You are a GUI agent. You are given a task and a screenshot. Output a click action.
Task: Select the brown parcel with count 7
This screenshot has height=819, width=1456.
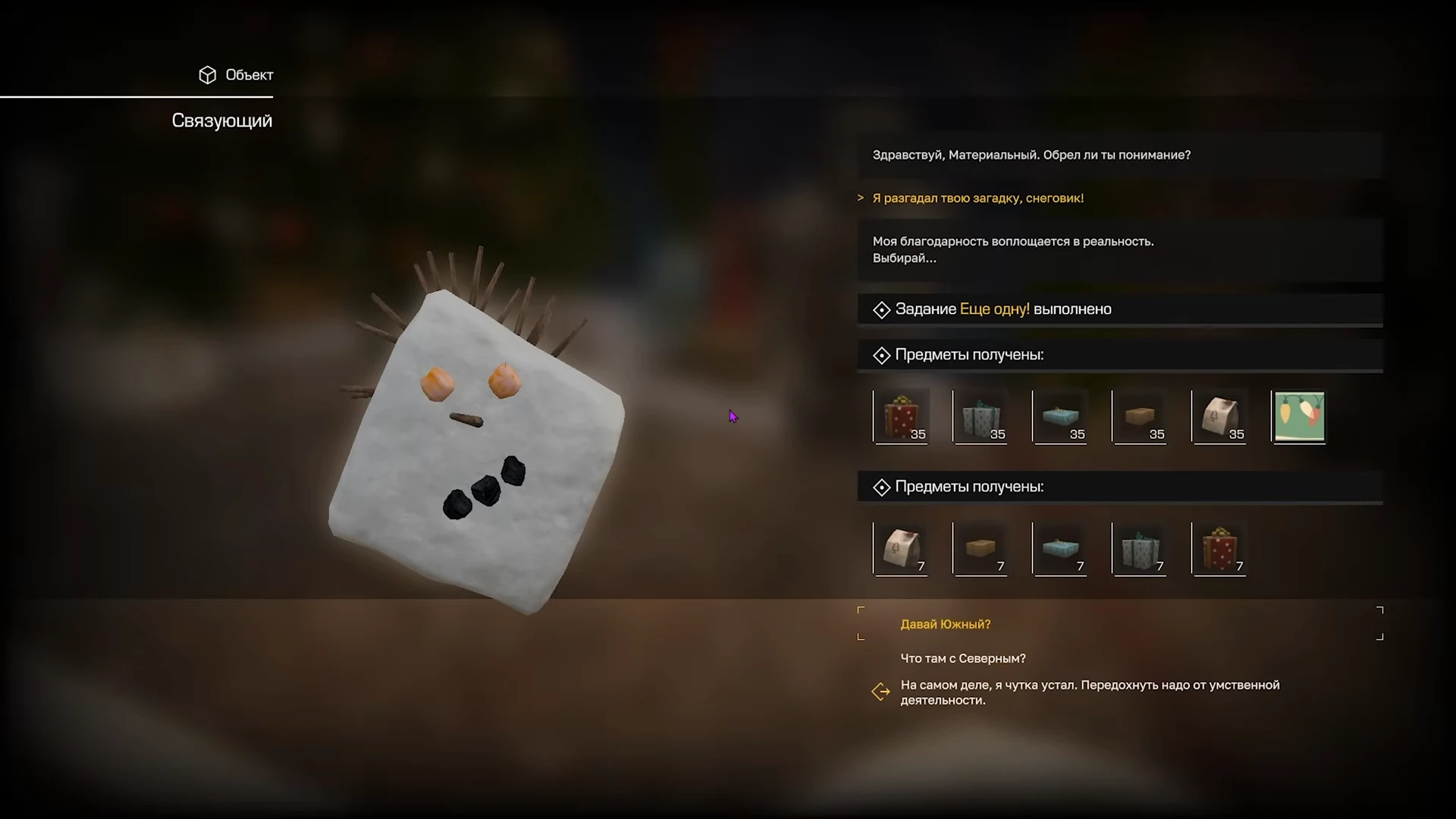(x=981, y=548)
